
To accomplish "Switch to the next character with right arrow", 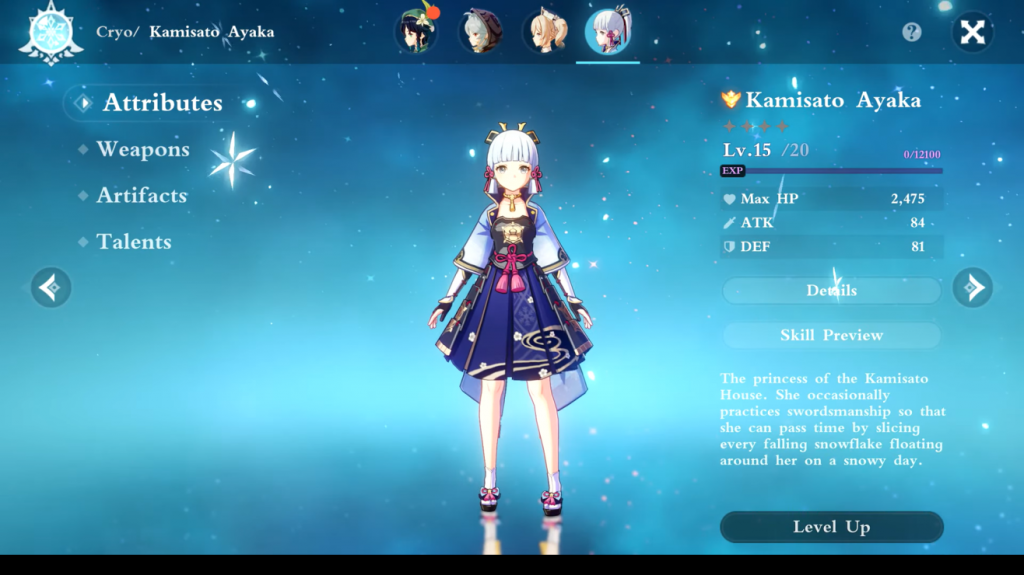I will (x=972, y=288).
